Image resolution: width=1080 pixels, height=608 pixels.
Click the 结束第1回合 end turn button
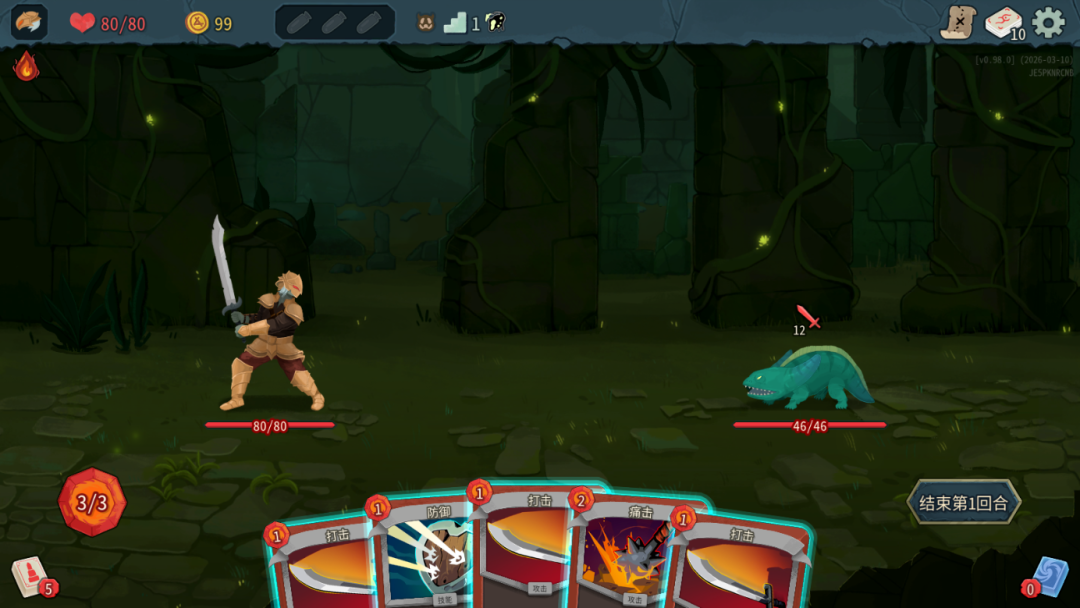tap(964, 502)
